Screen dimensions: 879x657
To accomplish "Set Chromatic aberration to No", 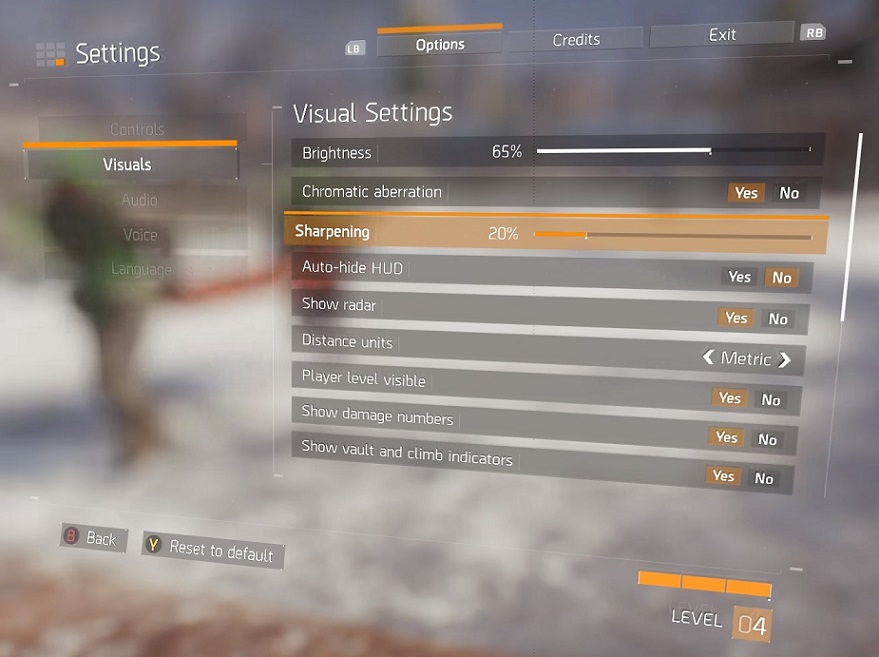I will pyautogui.click(x=789, y=193).
